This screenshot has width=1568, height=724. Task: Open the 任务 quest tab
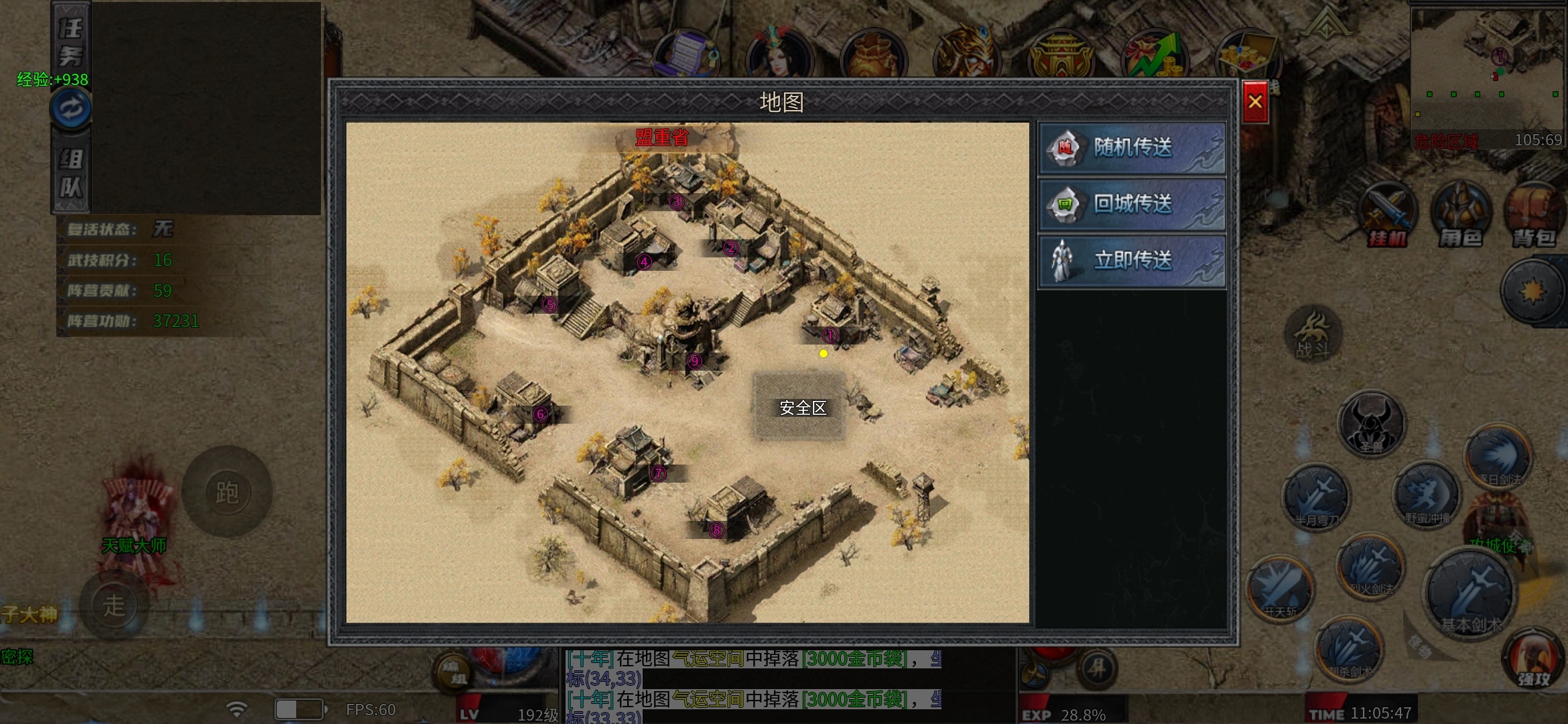pos(71,42)
